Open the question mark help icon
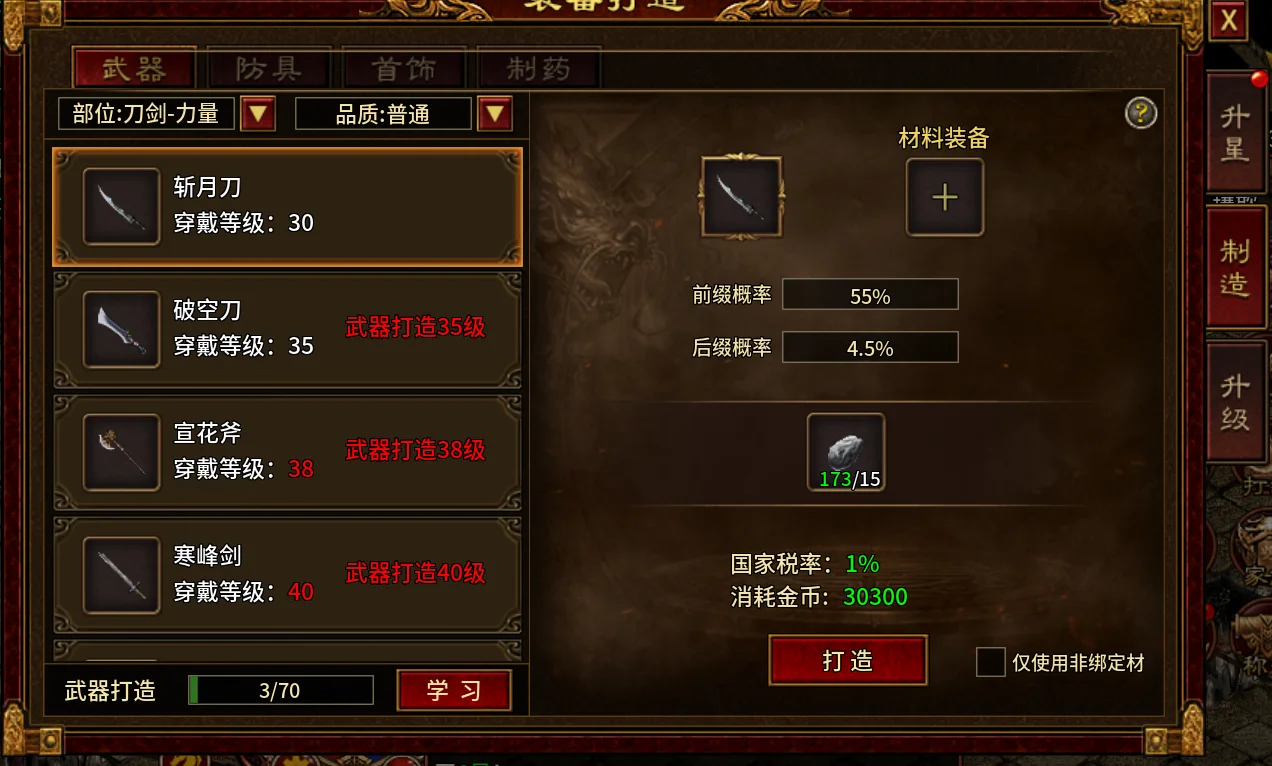The width and height of the screenshot is (1272, 766). 1141,113
